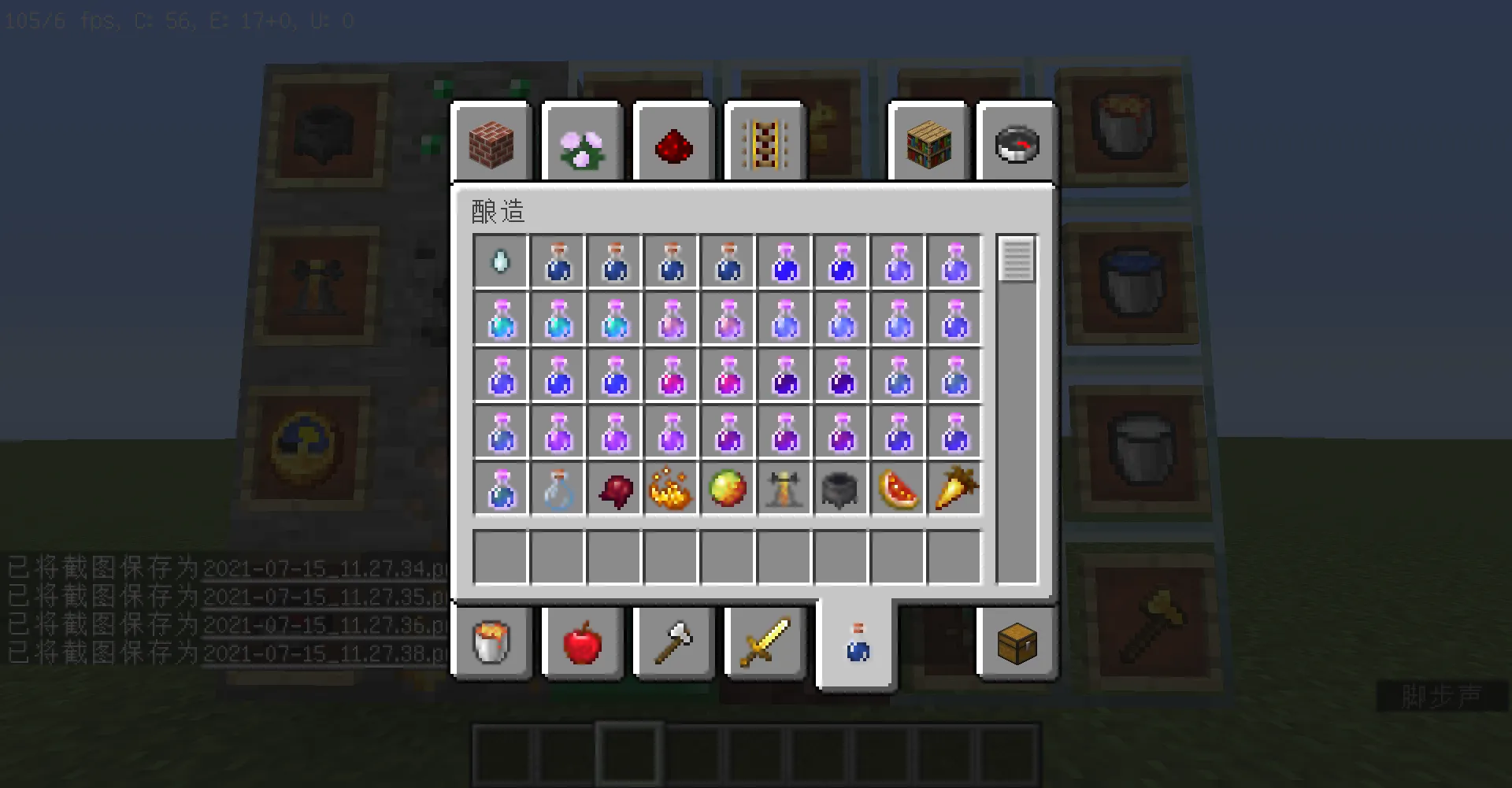Open the Decoration Blocks flower tab
Screen dimensions: 1512x788
tap(582, 142)
